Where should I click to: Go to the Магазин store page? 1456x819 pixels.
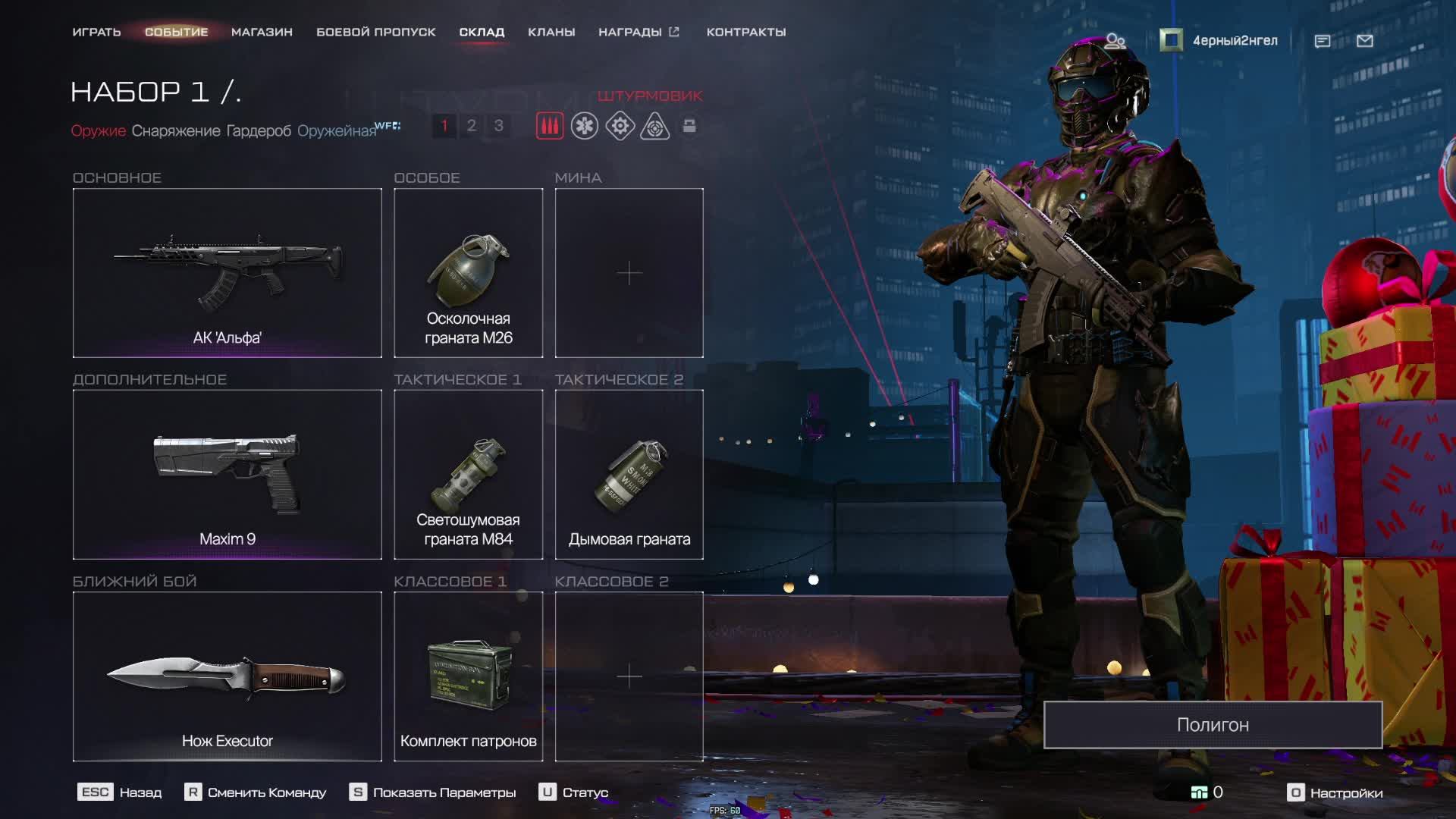point(262,32)
